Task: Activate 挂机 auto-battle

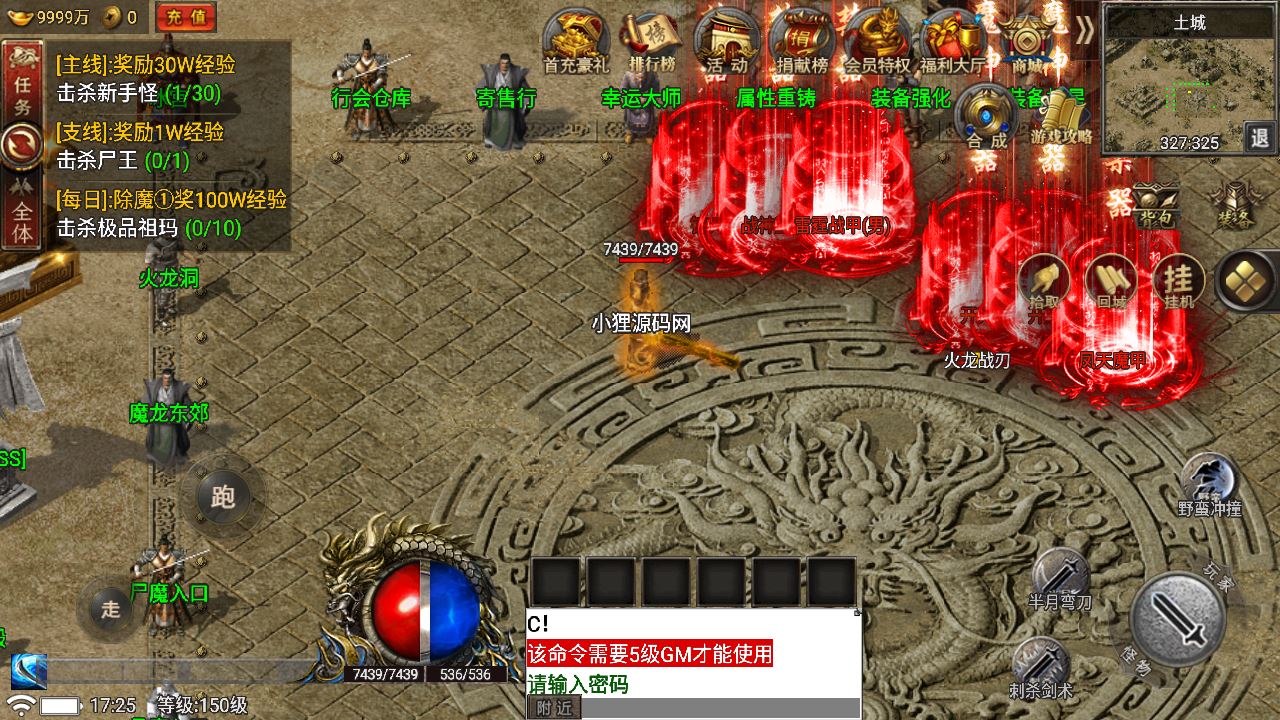Action: coord(1179,281)
